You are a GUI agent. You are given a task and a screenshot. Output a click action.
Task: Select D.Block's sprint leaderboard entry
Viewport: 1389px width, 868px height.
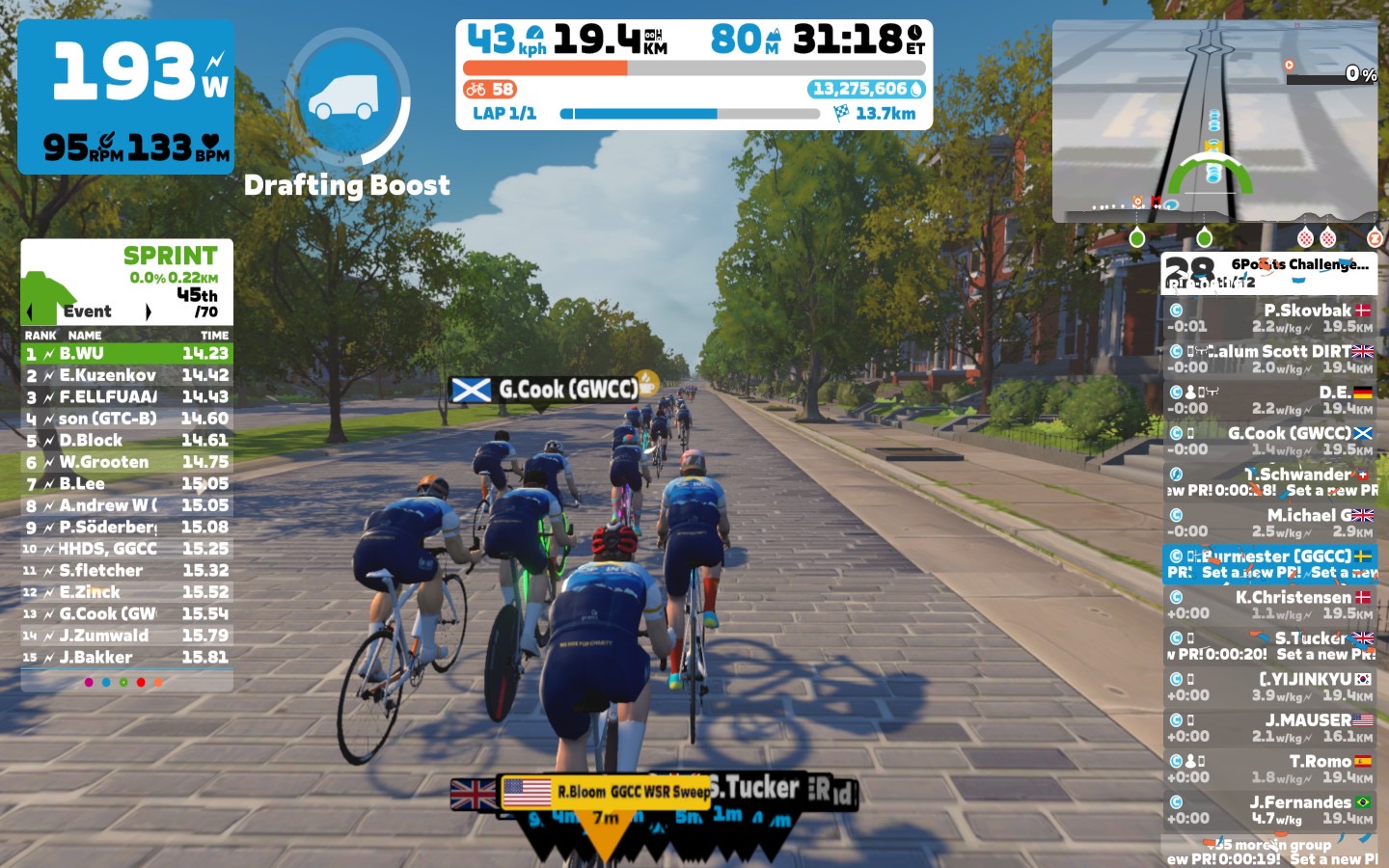tap(126, 441)
